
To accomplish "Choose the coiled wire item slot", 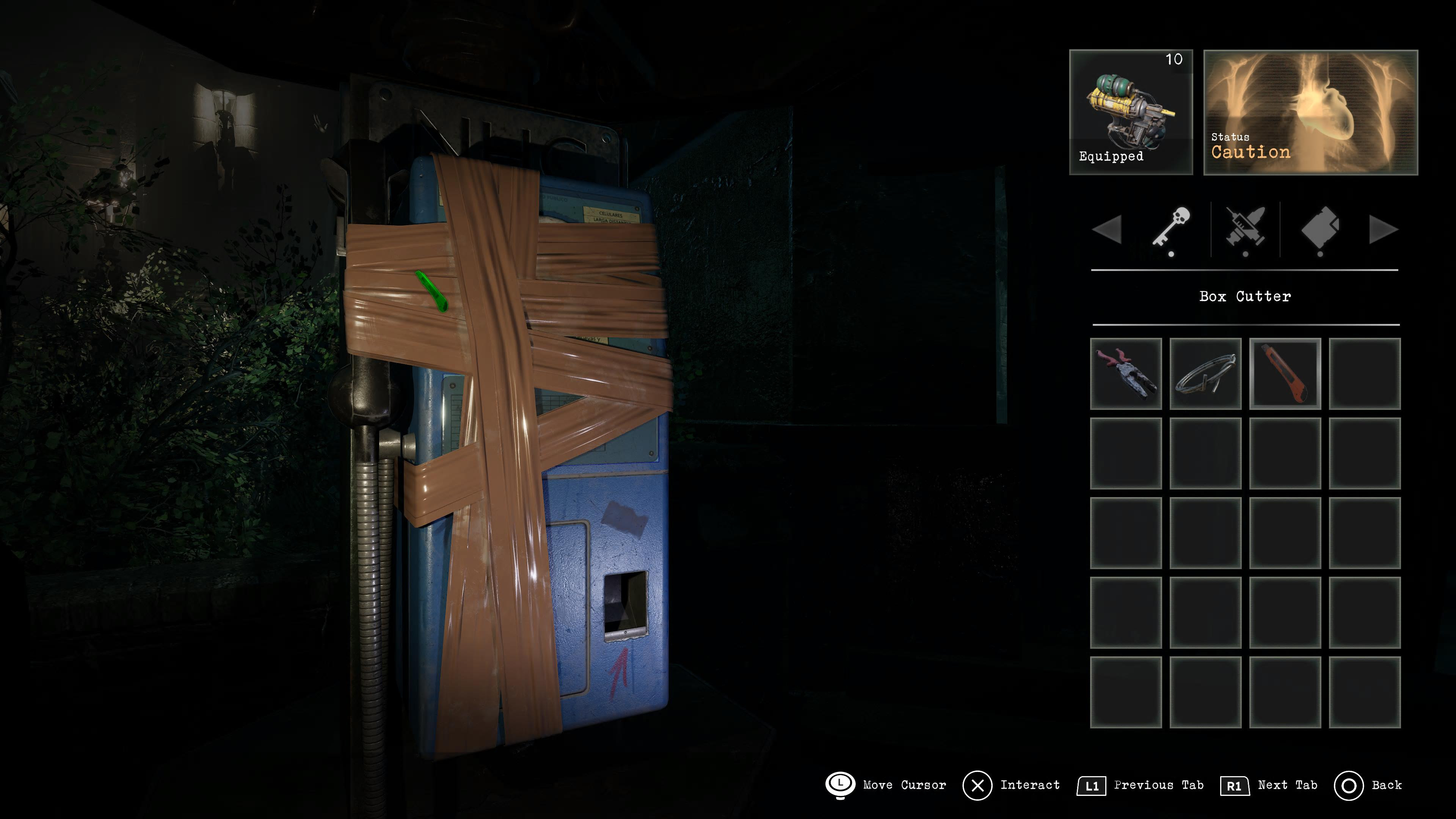I will [x=1205, y=373].
